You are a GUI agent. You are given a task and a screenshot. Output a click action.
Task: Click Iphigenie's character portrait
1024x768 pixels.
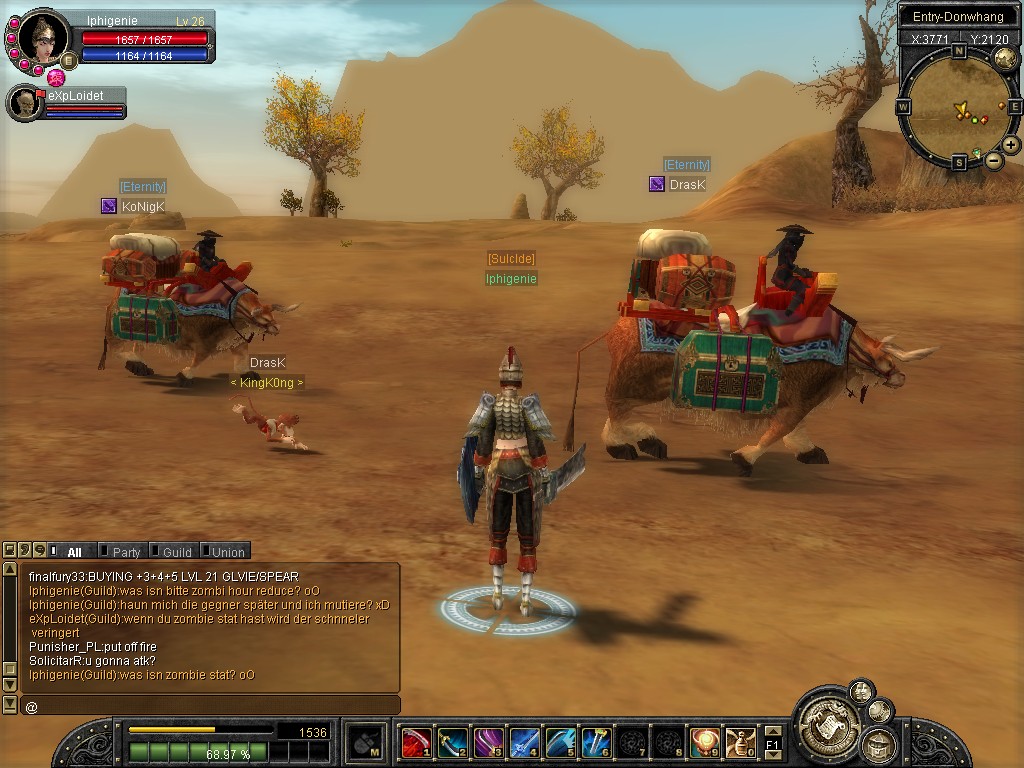[43, 39]
